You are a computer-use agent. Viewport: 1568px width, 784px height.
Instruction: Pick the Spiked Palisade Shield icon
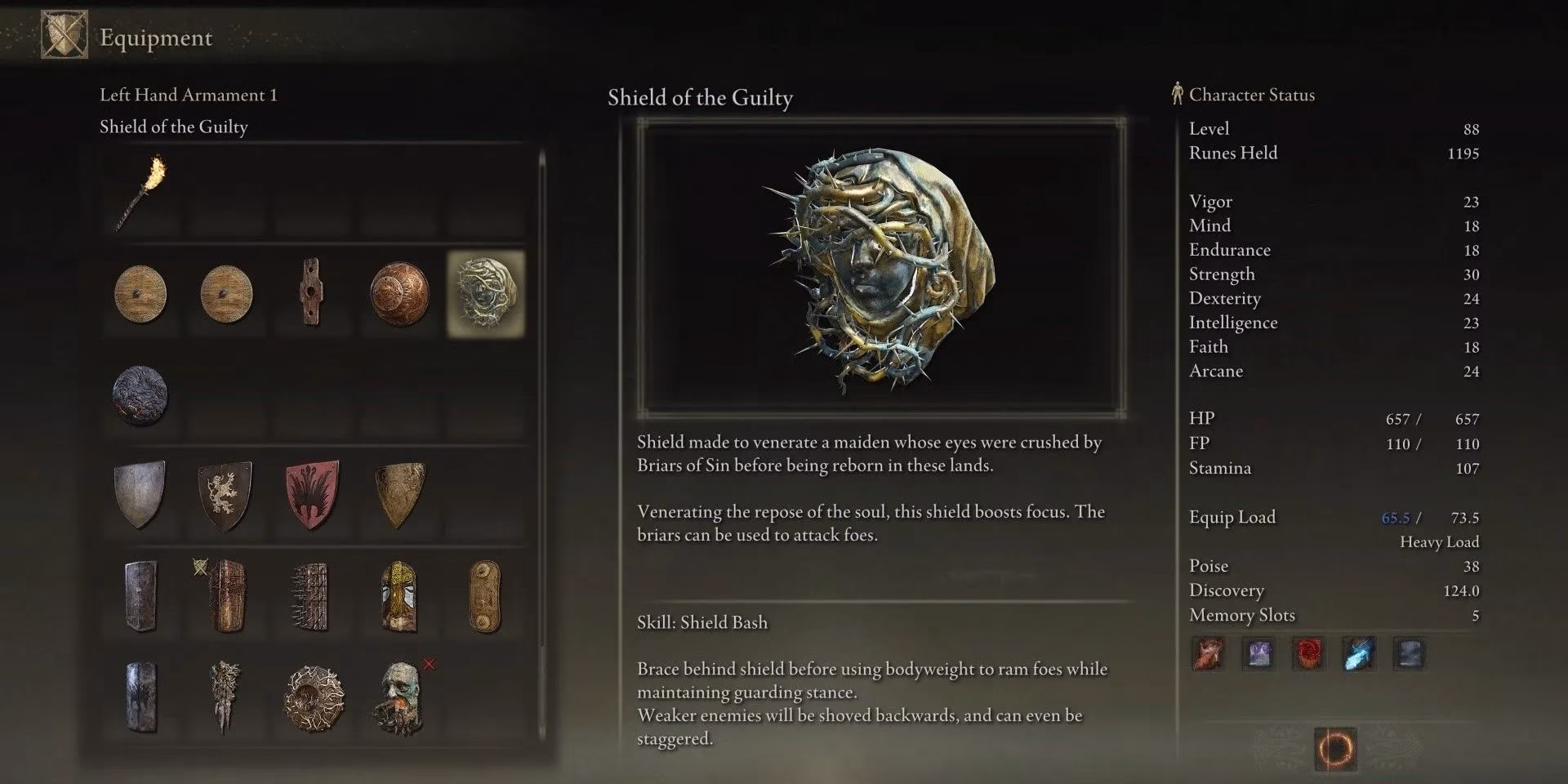click(311, 596)
